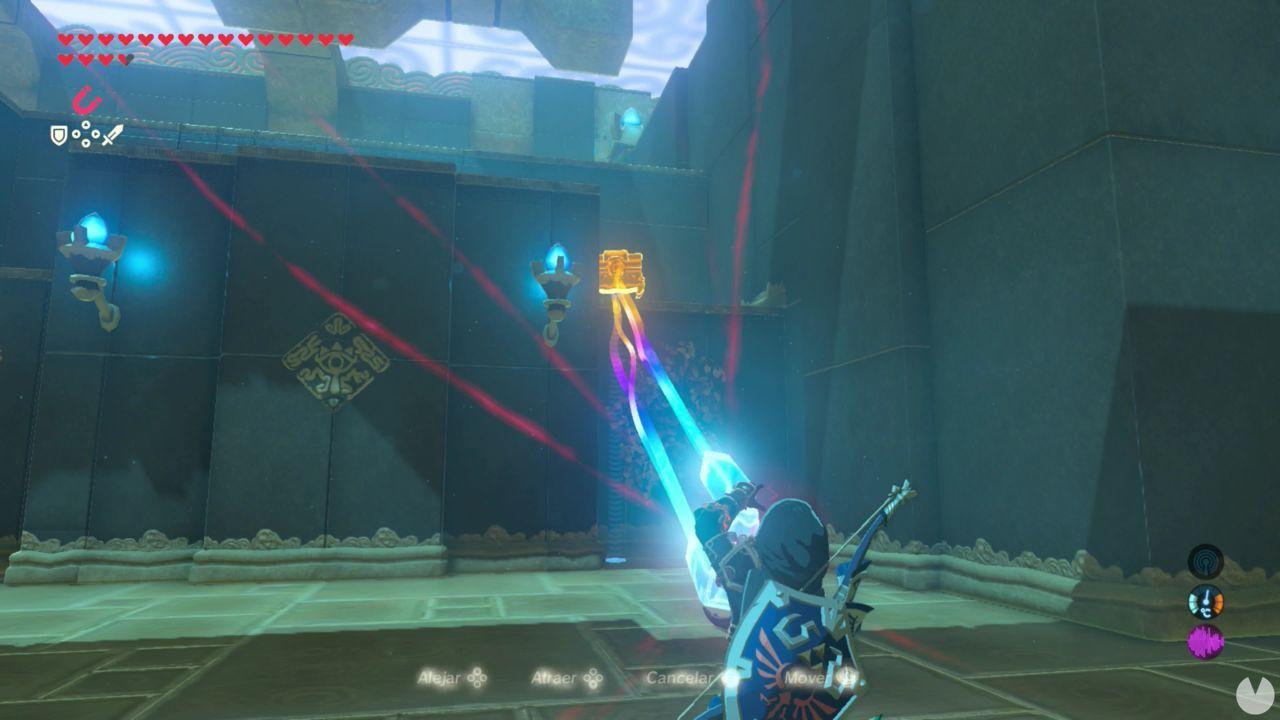Click the stick glyph next to Mover
Viewport: 1280px width, 720px height.
click(845, 679)
